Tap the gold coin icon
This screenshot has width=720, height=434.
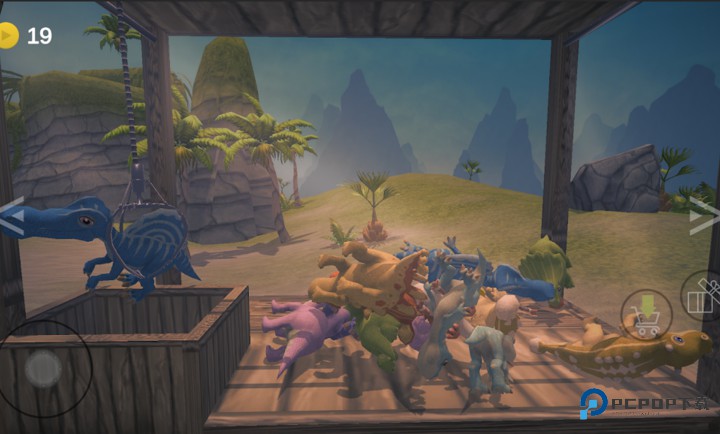point(8,36)
